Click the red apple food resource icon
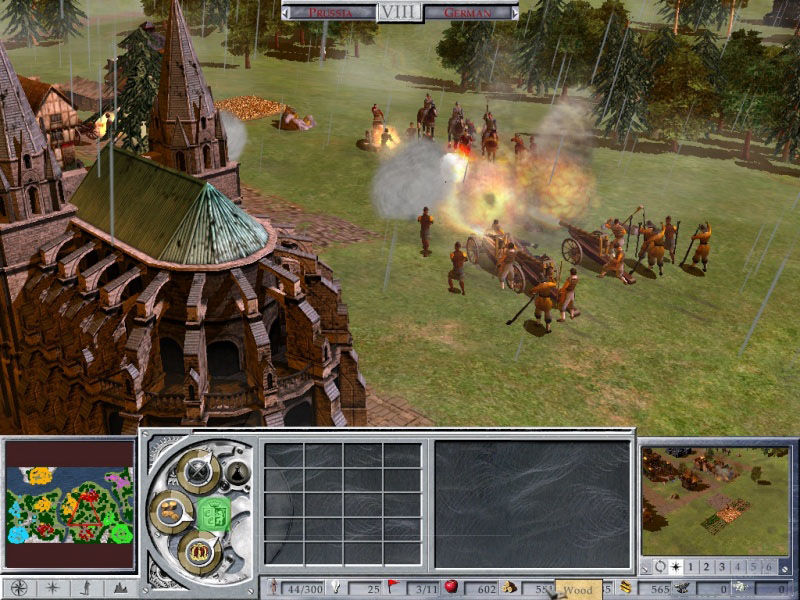 [x=451, y=588]
